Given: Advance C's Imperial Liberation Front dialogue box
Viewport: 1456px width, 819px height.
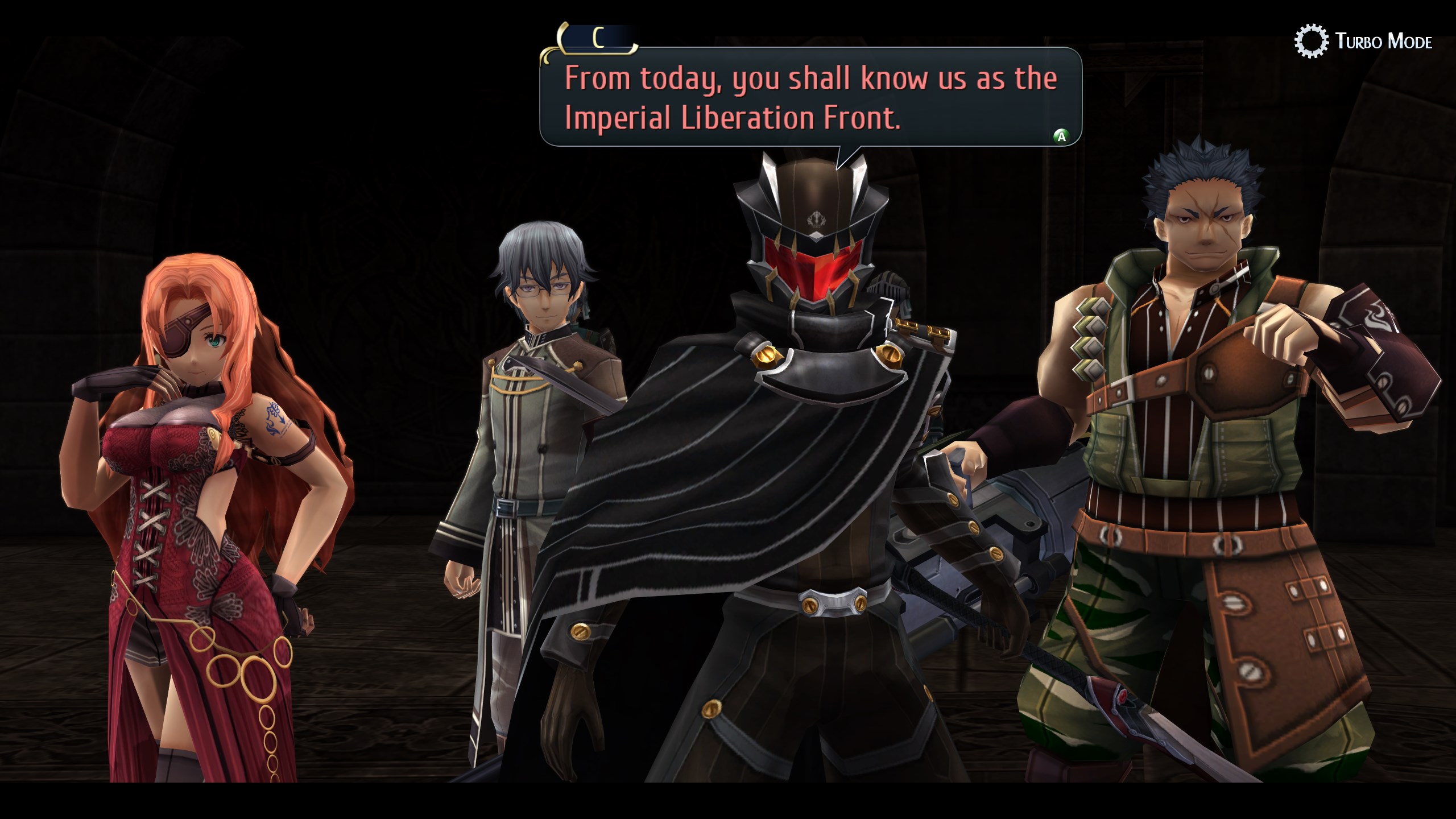Looking at the screenshot, I should (x=1061, y=136).
